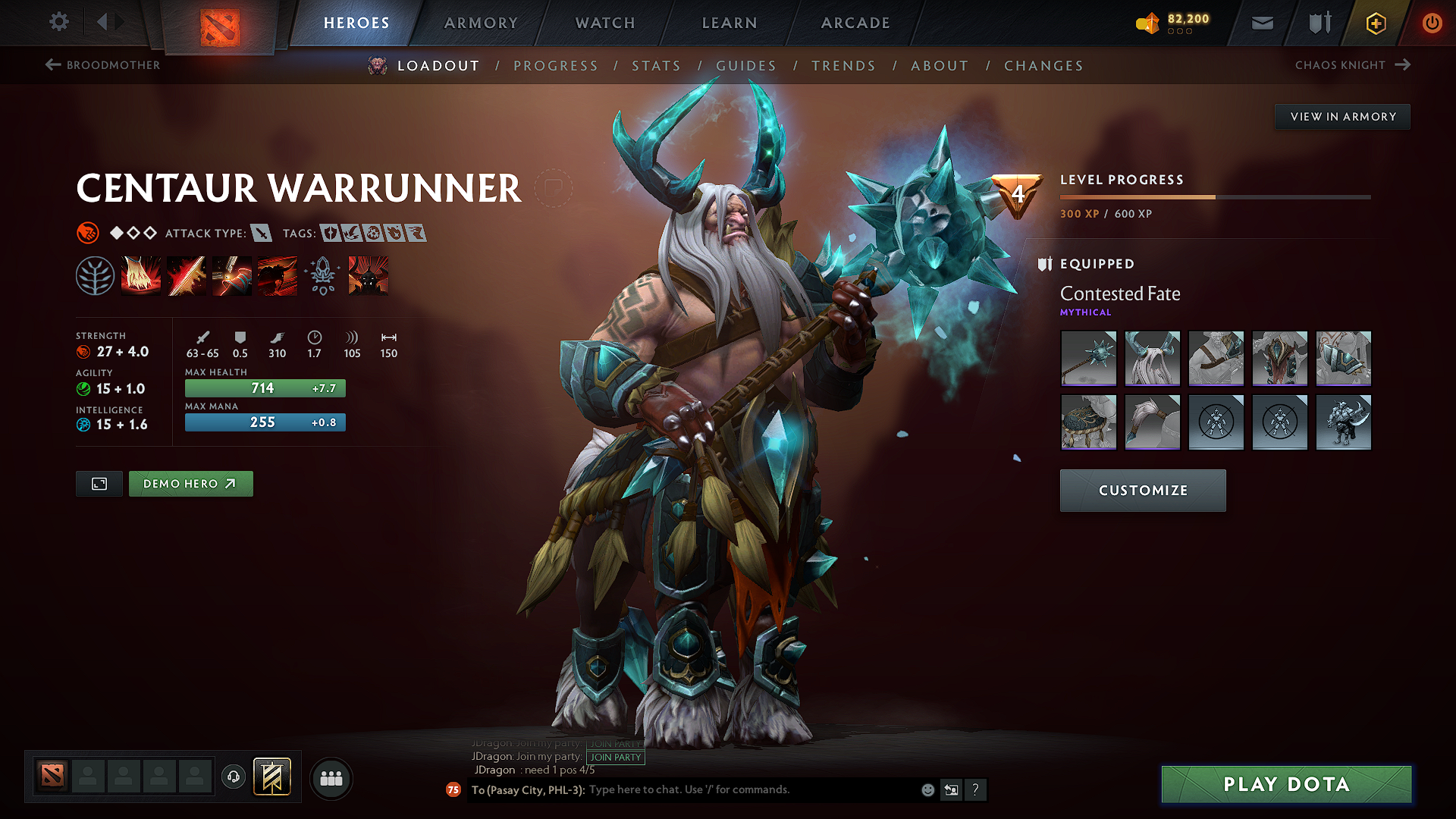The width and height of the screenshot is (1456, 819).
Task: Click the CUSTOMIZE button under equipped items
Action: click(x=1143, y=491)
